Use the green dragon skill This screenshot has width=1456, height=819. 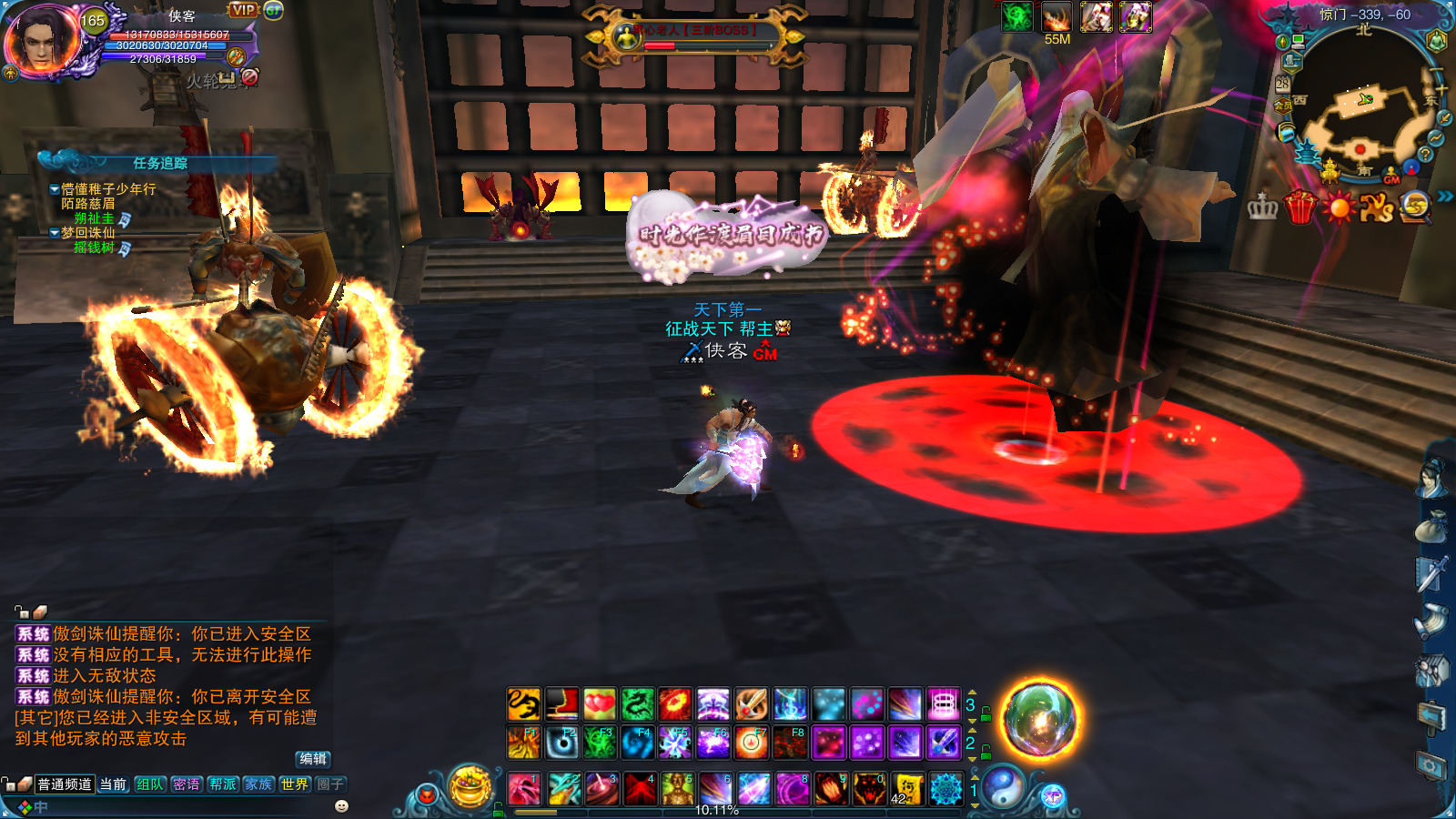tap(637, 704)
